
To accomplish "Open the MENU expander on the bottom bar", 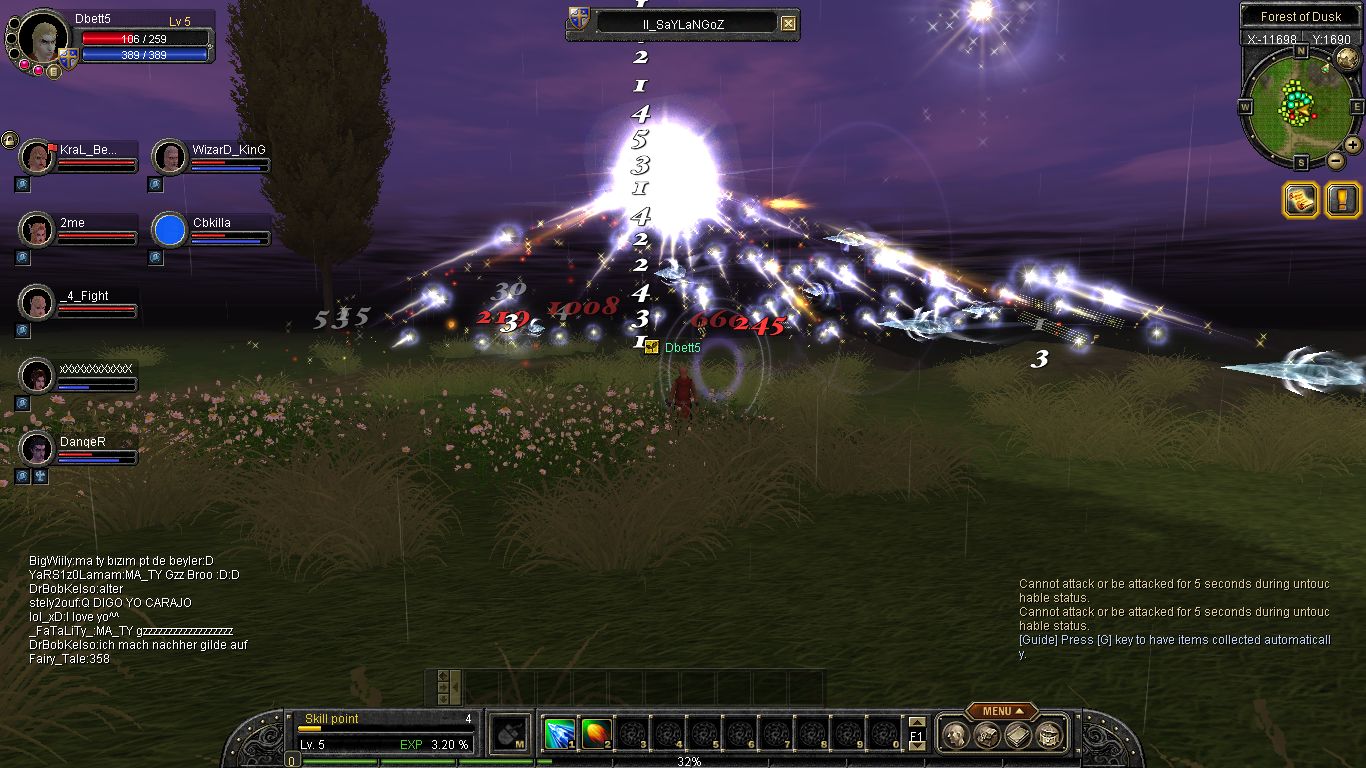I will pyautogui.click(x=1001, y=711).
